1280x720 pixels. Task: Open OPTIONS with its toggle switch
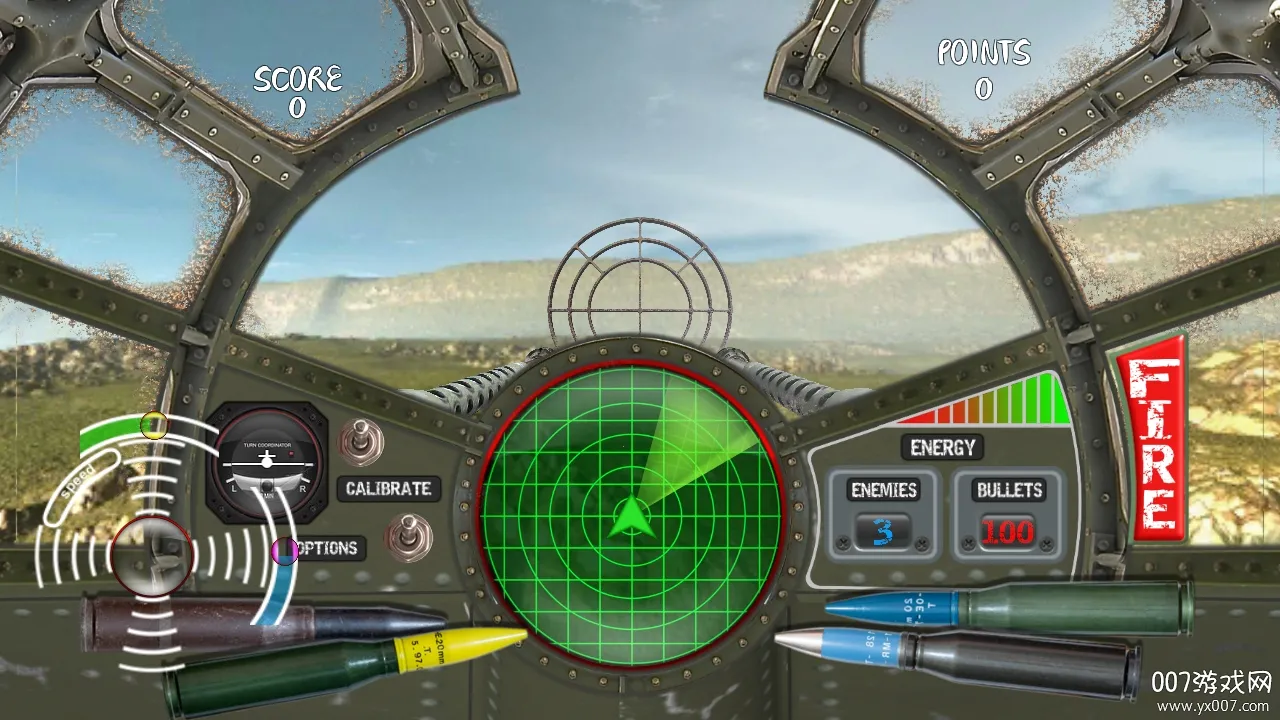coord(408,538)
